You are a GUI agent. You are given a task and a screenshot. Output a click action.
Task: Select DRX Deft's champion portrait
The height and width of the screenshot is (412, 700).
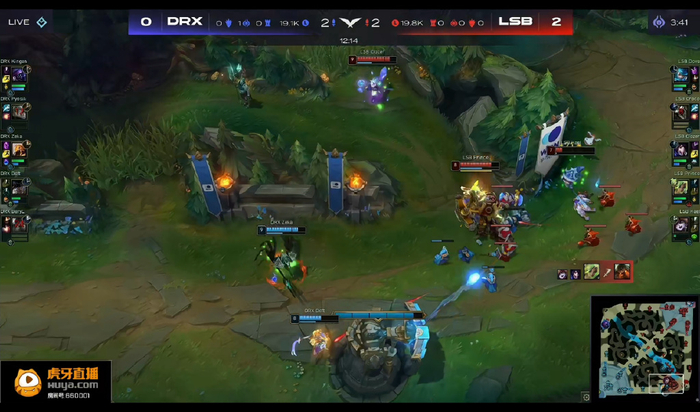tap(18, 187)
